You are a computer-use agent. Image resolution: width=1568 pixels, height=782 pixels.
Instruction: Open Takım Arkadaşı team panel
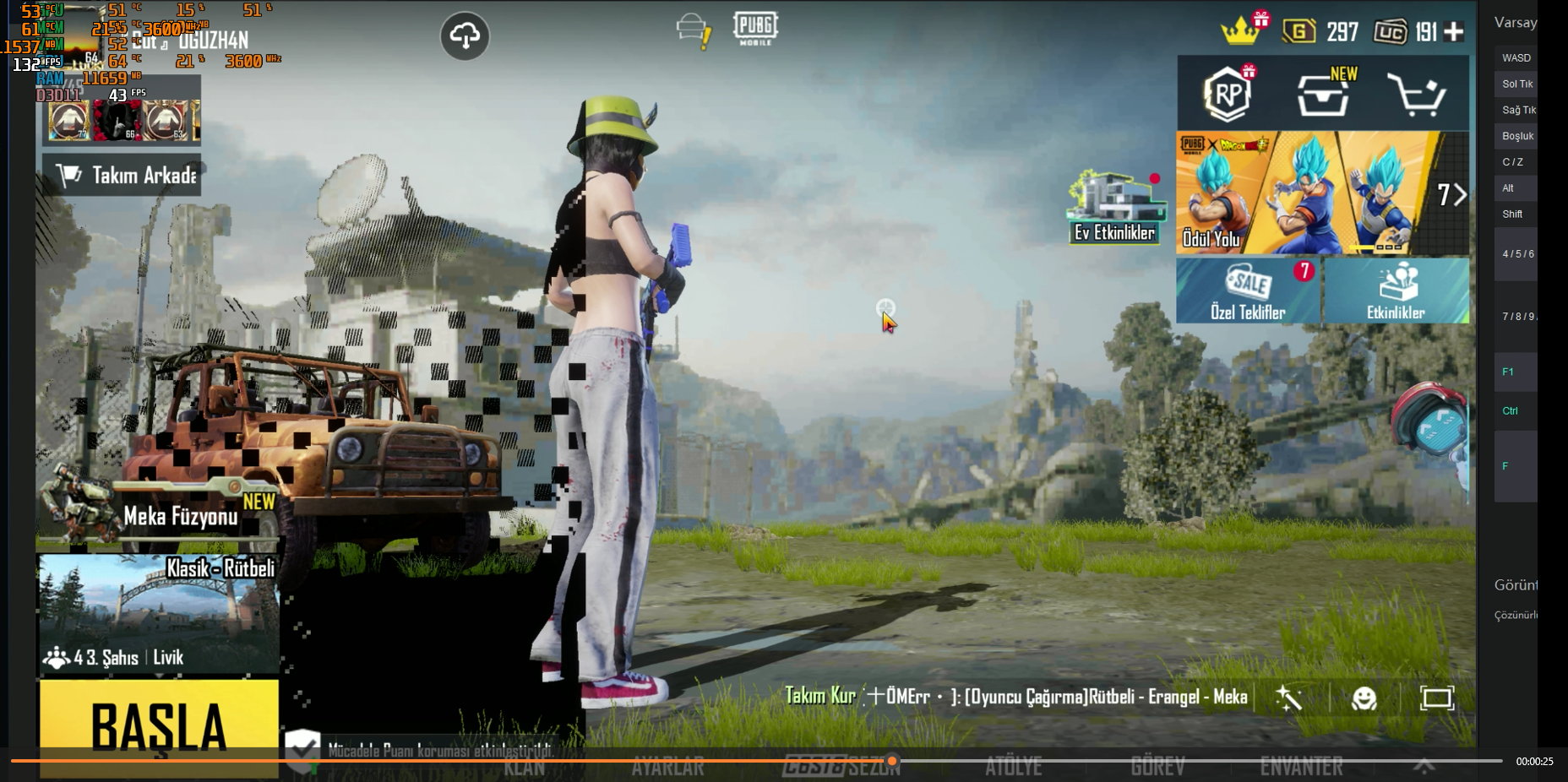point(122,175)
